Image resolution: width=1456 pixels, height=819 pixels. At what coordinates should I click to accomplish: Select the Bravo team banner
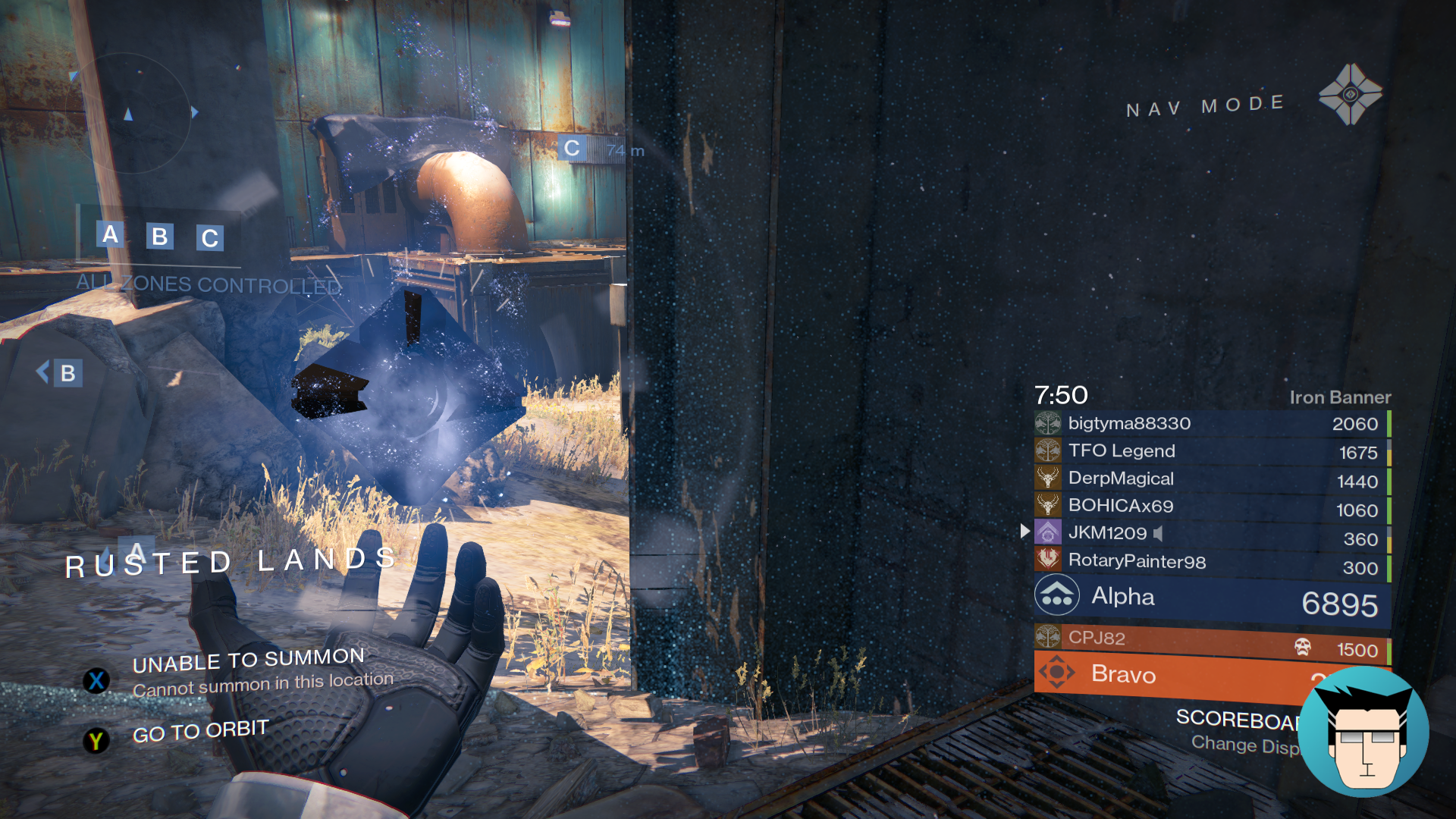tap(1168, 675)
